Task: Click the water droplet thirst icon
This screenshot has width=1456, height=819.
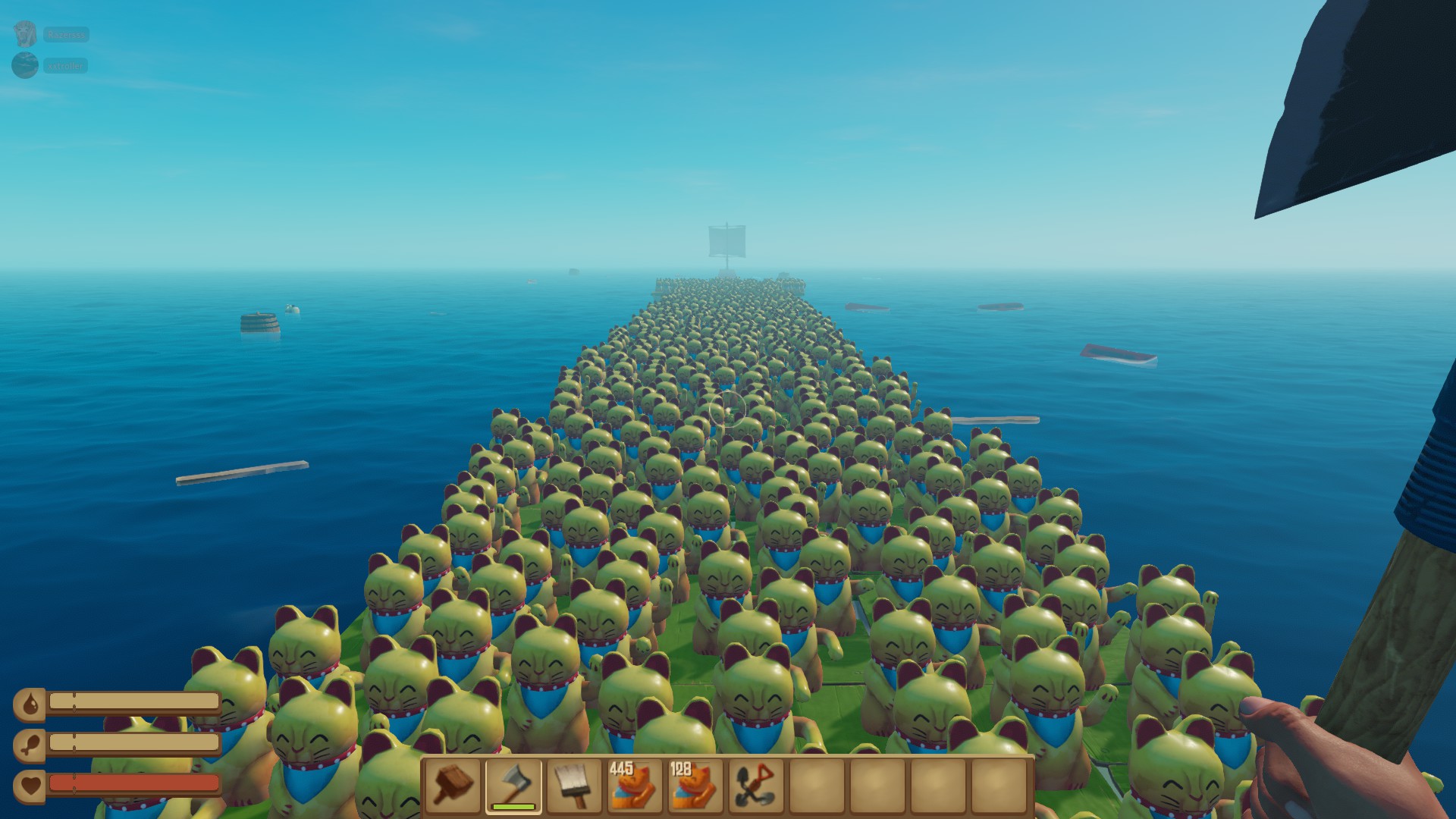Action: pyautogui.click(x=30, y=702)
